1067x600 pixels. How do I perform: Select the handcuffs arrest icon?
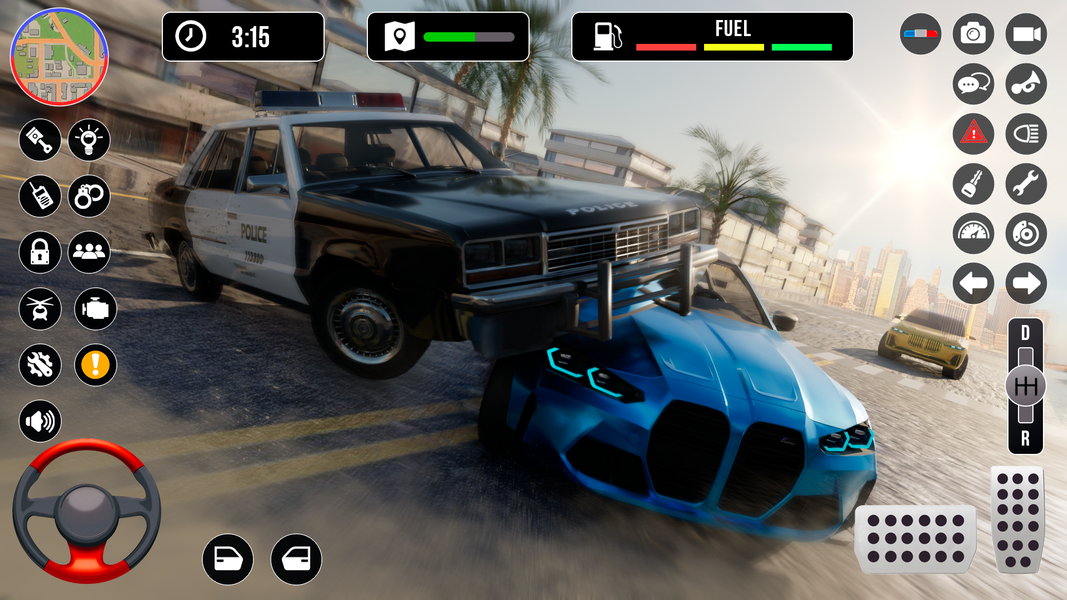pos(89,195)
